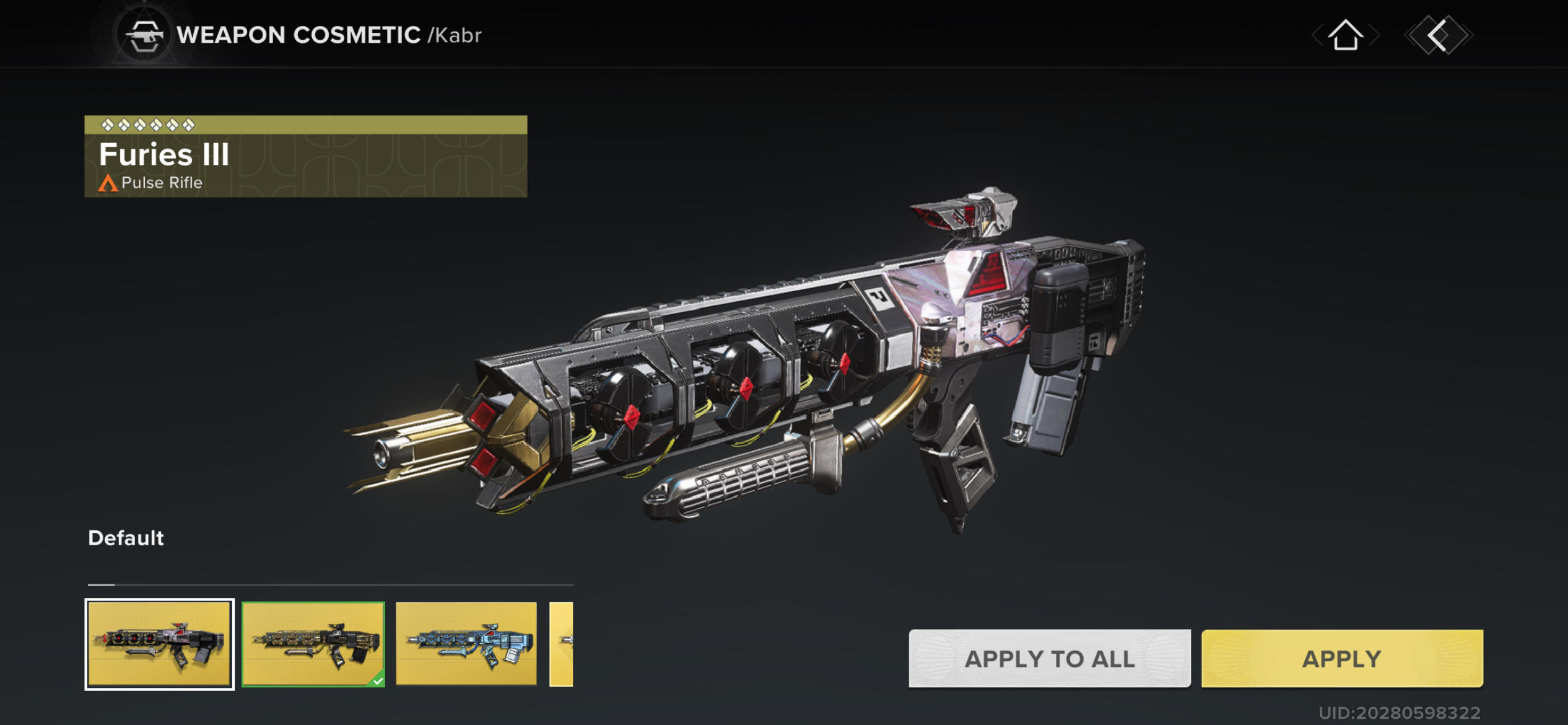Pick the partially visible fourth skin thumbnail

point(562,644)
